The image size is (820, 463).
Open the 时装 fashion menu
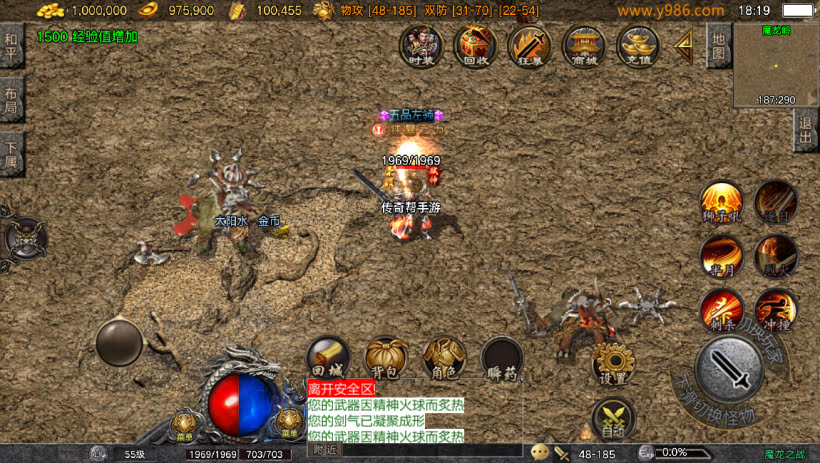421,45
